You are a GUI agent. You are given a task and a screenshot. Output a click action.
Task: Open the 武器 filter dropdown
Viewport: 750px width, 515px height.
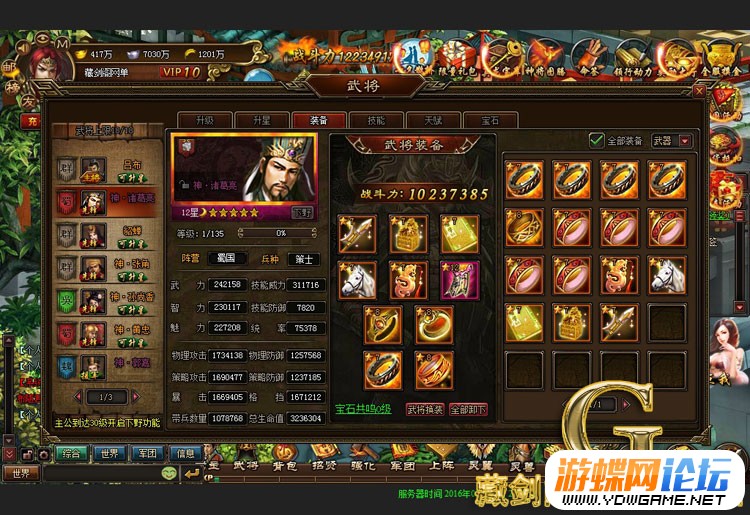(x=685, y=141)
